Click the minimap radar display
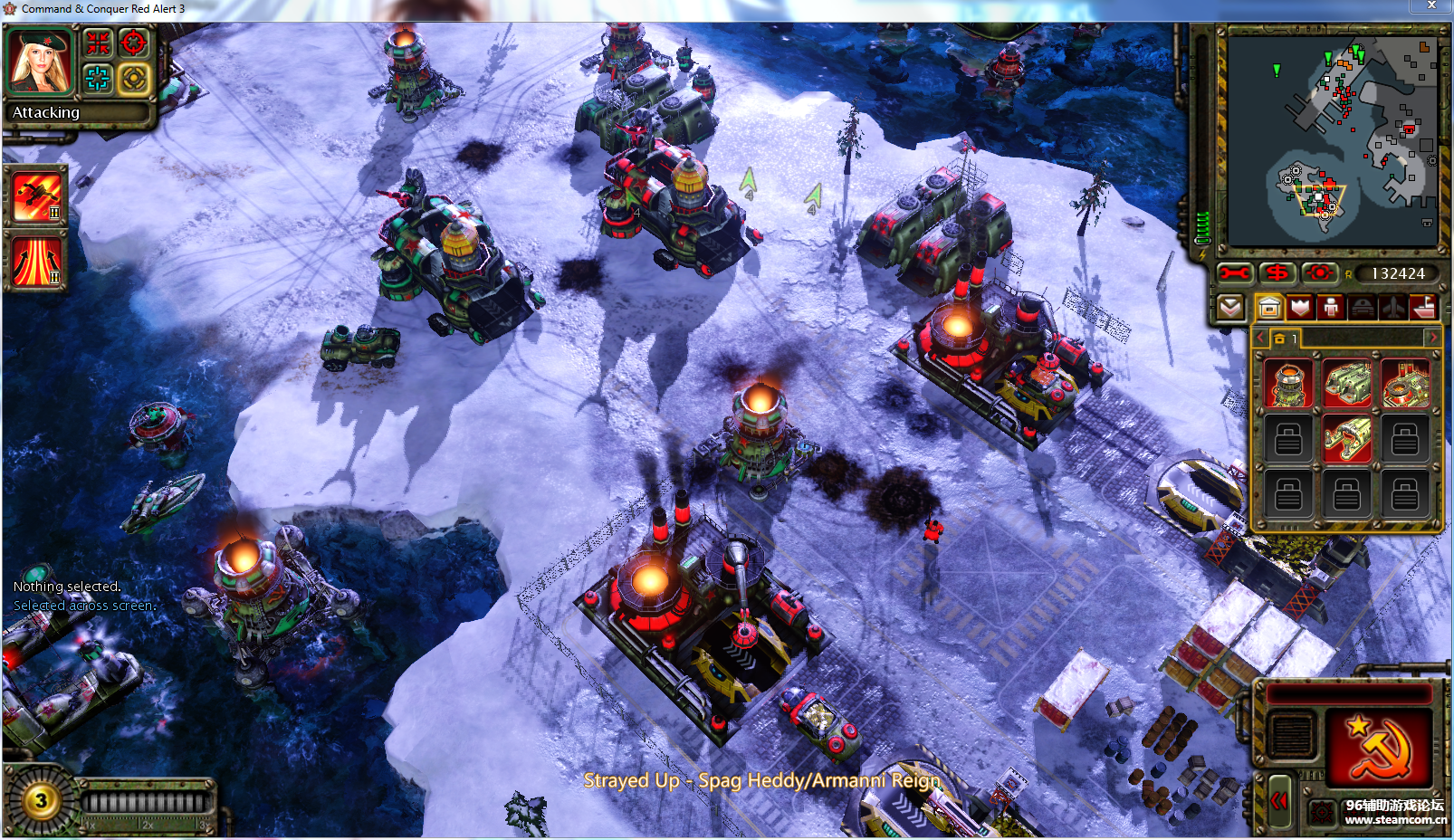Screen dimensions: 1454x840 coord(1331,140)
